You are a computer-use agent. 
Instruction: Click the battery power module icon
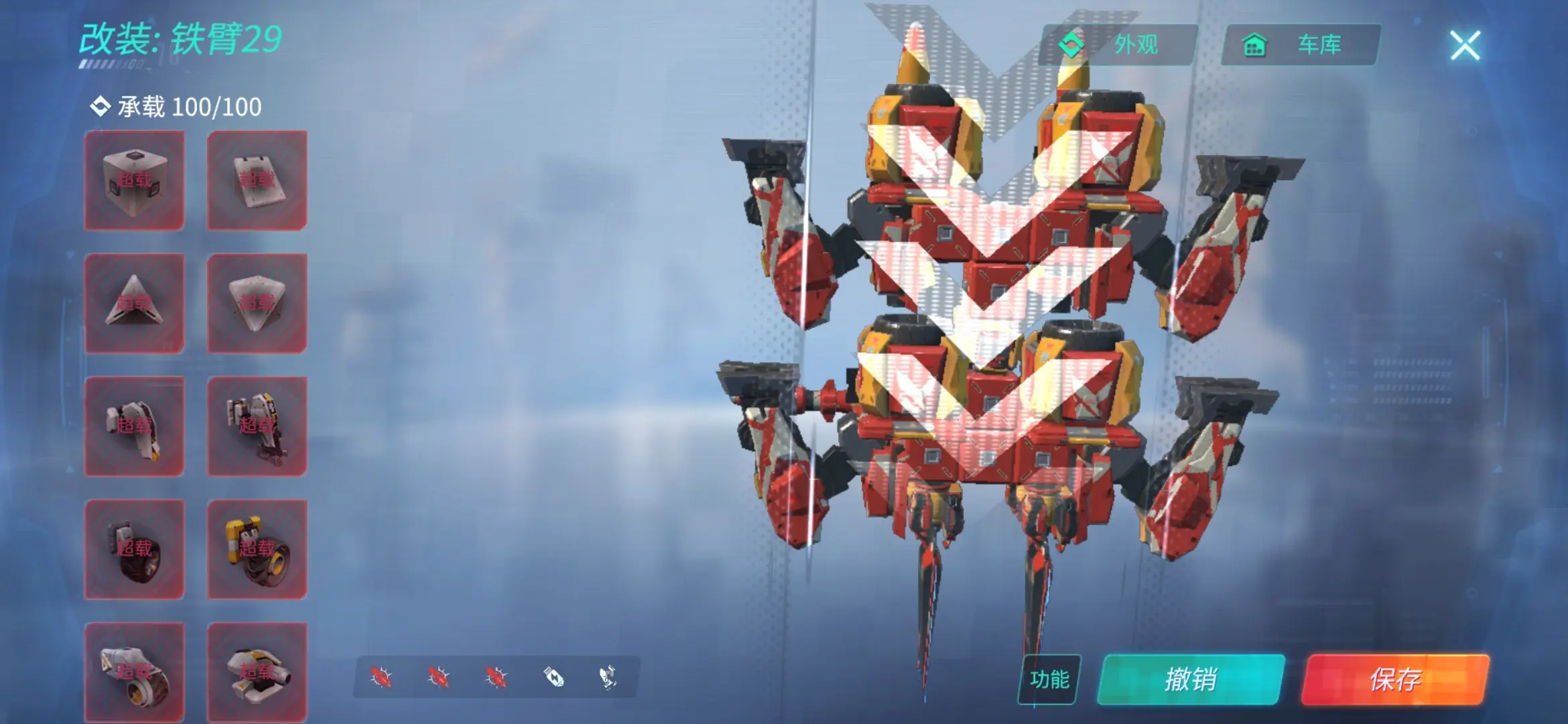553,677
